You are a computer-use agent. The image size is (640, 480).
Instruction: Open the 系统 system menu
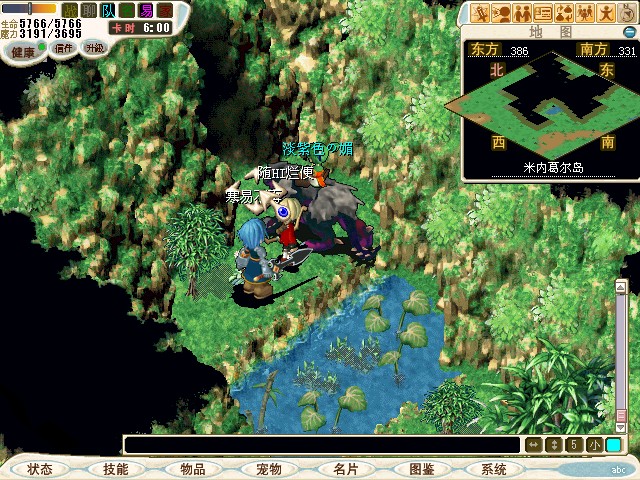click(x=494, y=469)
